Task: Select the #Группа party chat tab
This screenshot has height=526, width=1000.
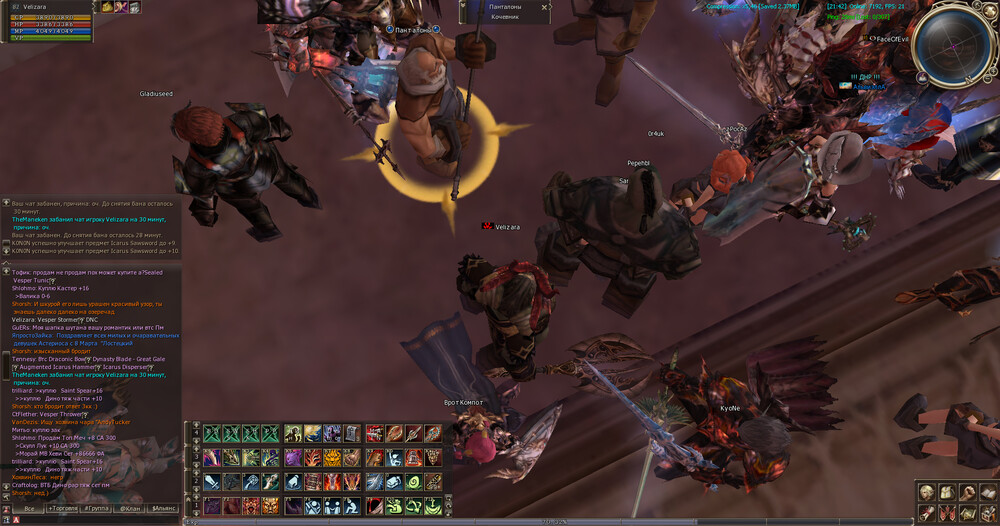Action: [x=97, y=509]
